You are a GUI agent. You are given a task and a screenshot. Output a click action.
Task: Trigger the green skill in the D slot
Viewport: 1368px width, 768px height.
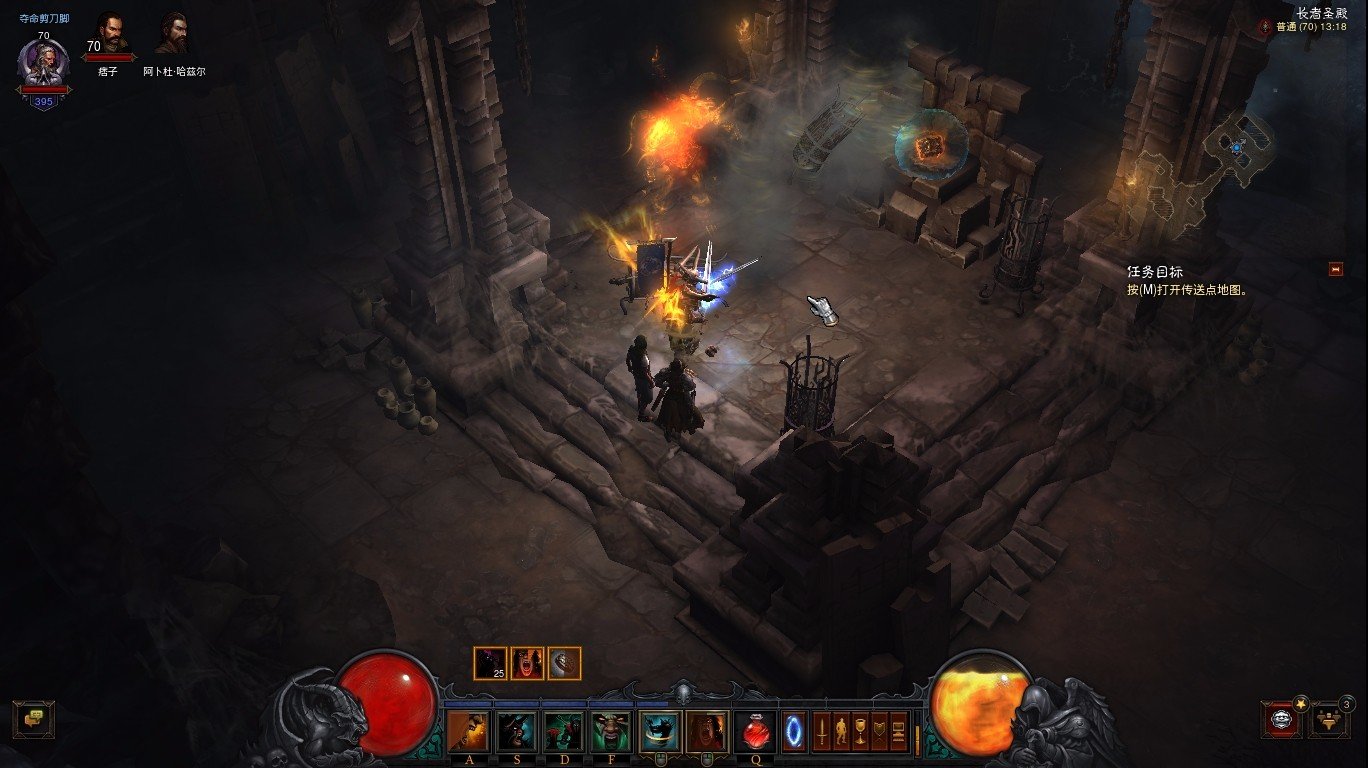click(564, 732)
